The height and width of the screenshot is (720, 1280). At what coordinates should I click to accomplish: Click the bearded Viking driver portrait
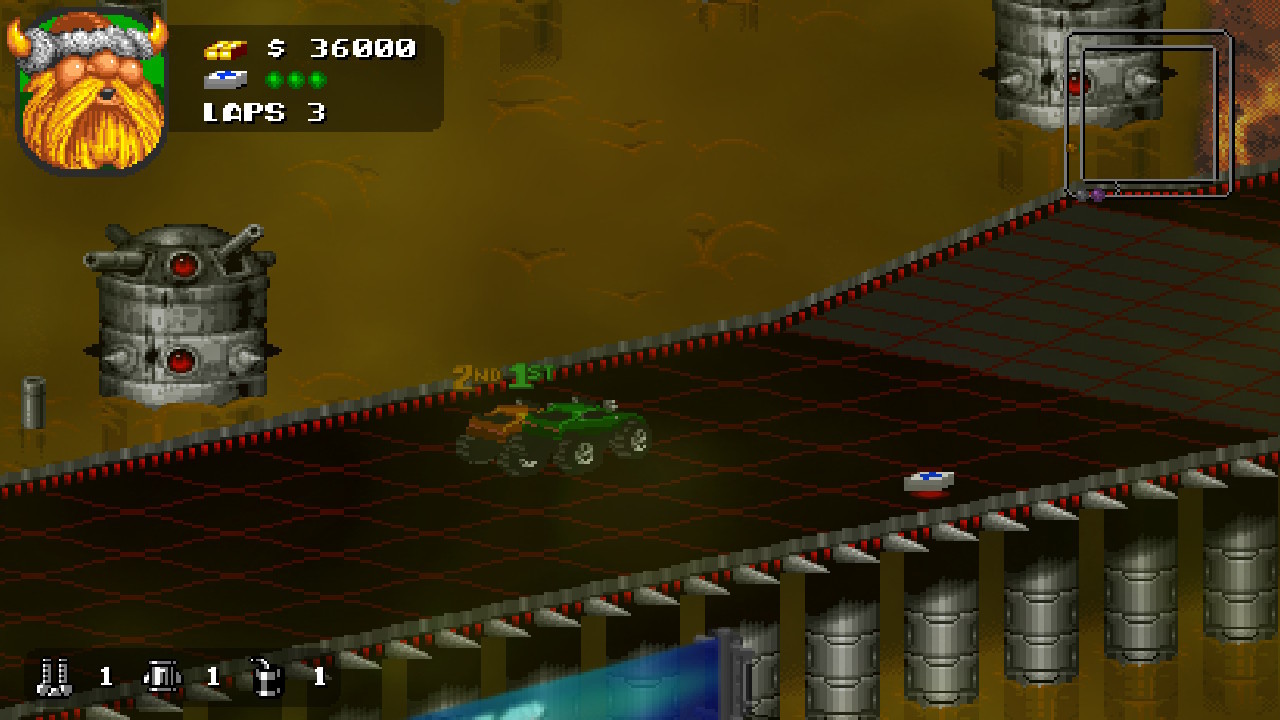tap(91, 90)
